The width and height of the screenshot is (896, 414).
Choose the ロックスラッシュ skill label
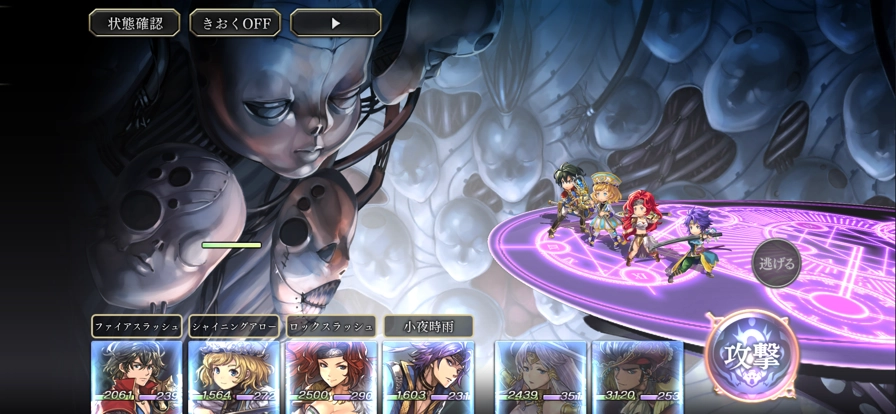(x=331, y=326)
